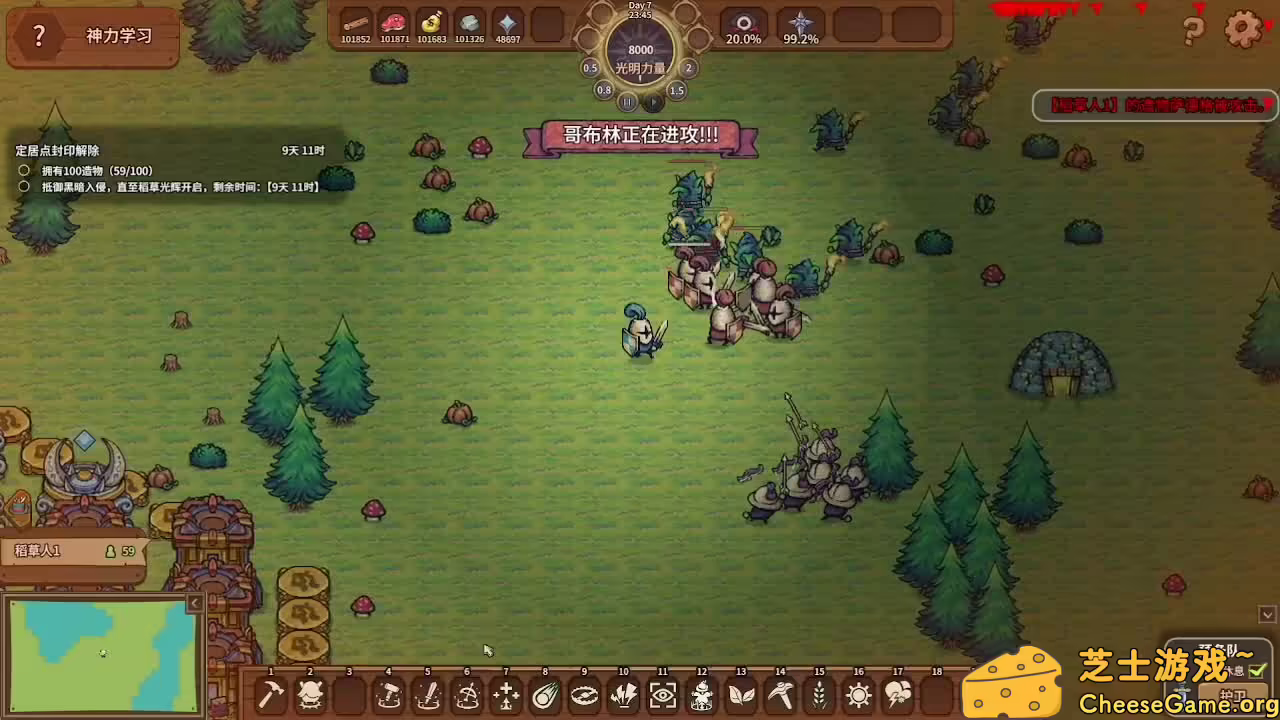Viewport: 1280px width, 720px height.
Task: Select the eye targeting skill in slot 11
Action: pos(661,695)
